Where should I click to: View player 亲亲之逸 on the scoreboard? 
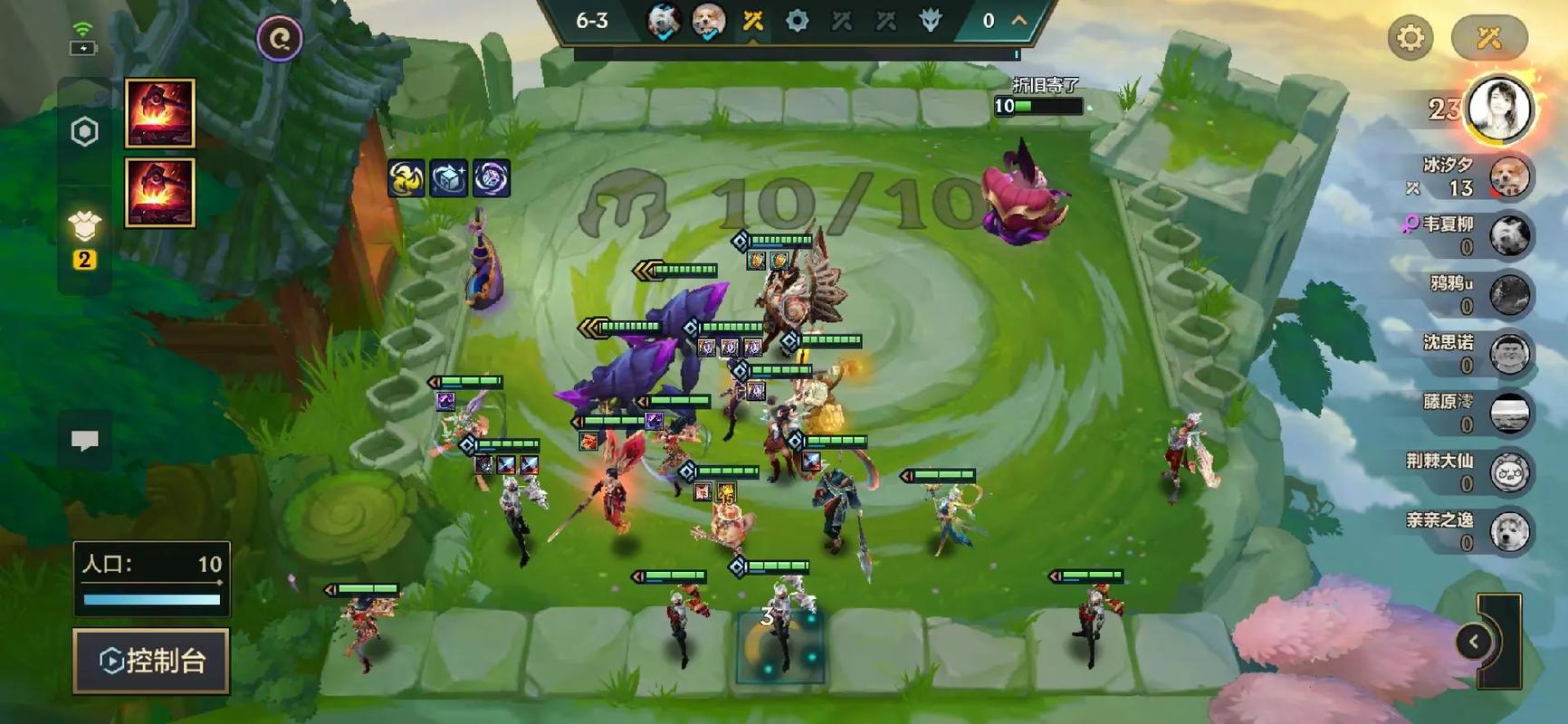(x=1509, y=532)
